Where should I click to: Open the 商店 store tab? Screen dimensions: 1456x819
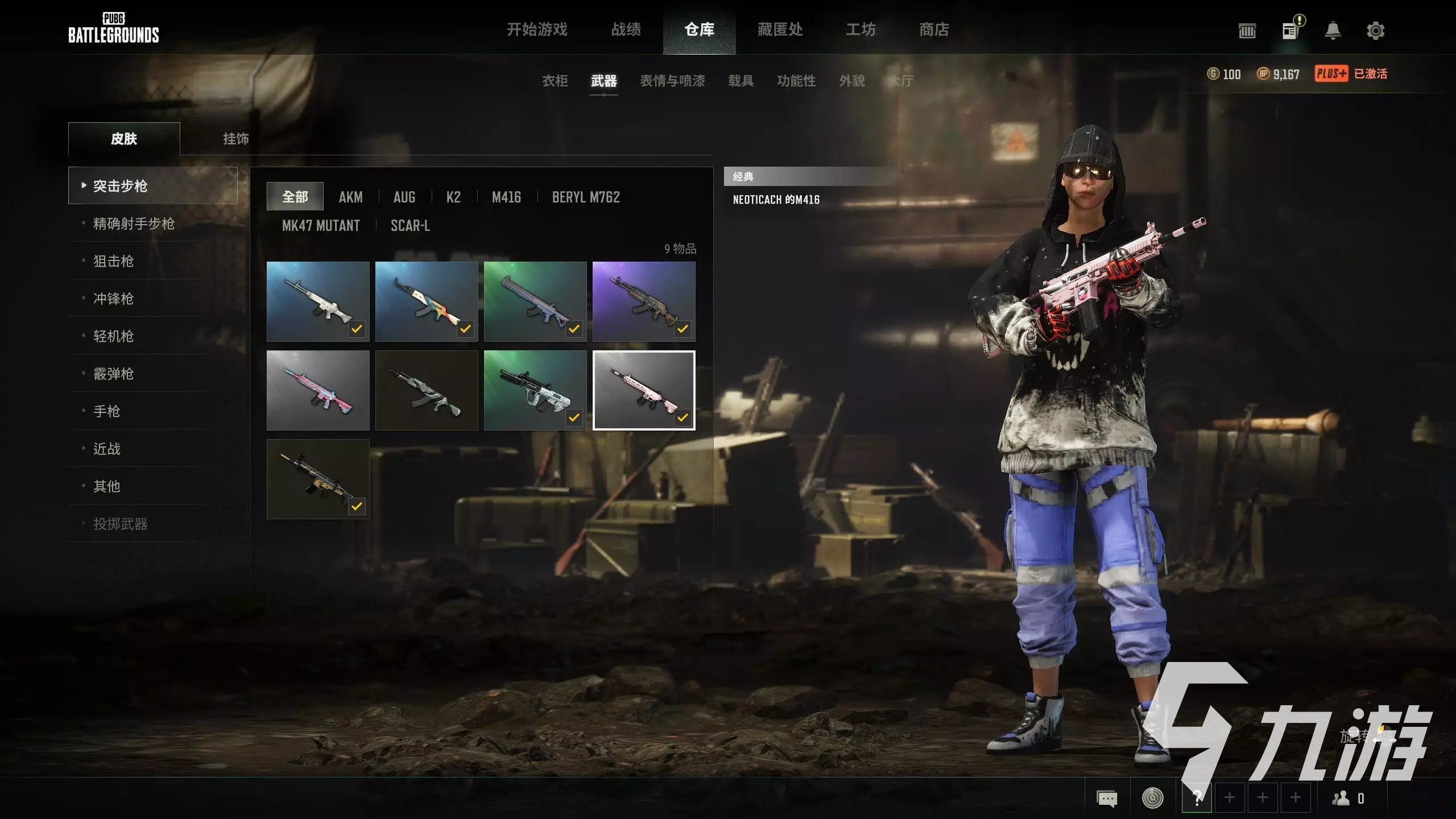click(934, 30)
